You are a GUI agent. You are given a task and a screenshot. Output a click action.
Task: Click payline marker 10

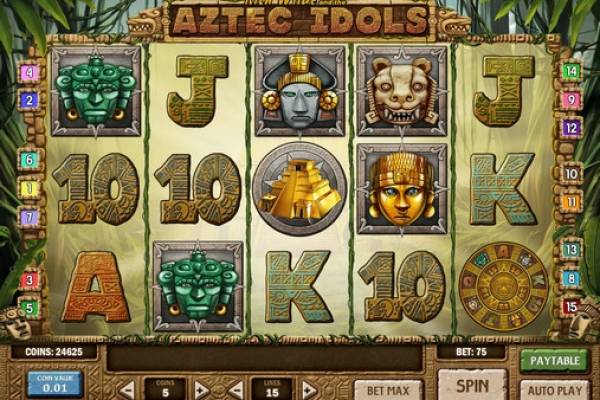click(571, 174)
